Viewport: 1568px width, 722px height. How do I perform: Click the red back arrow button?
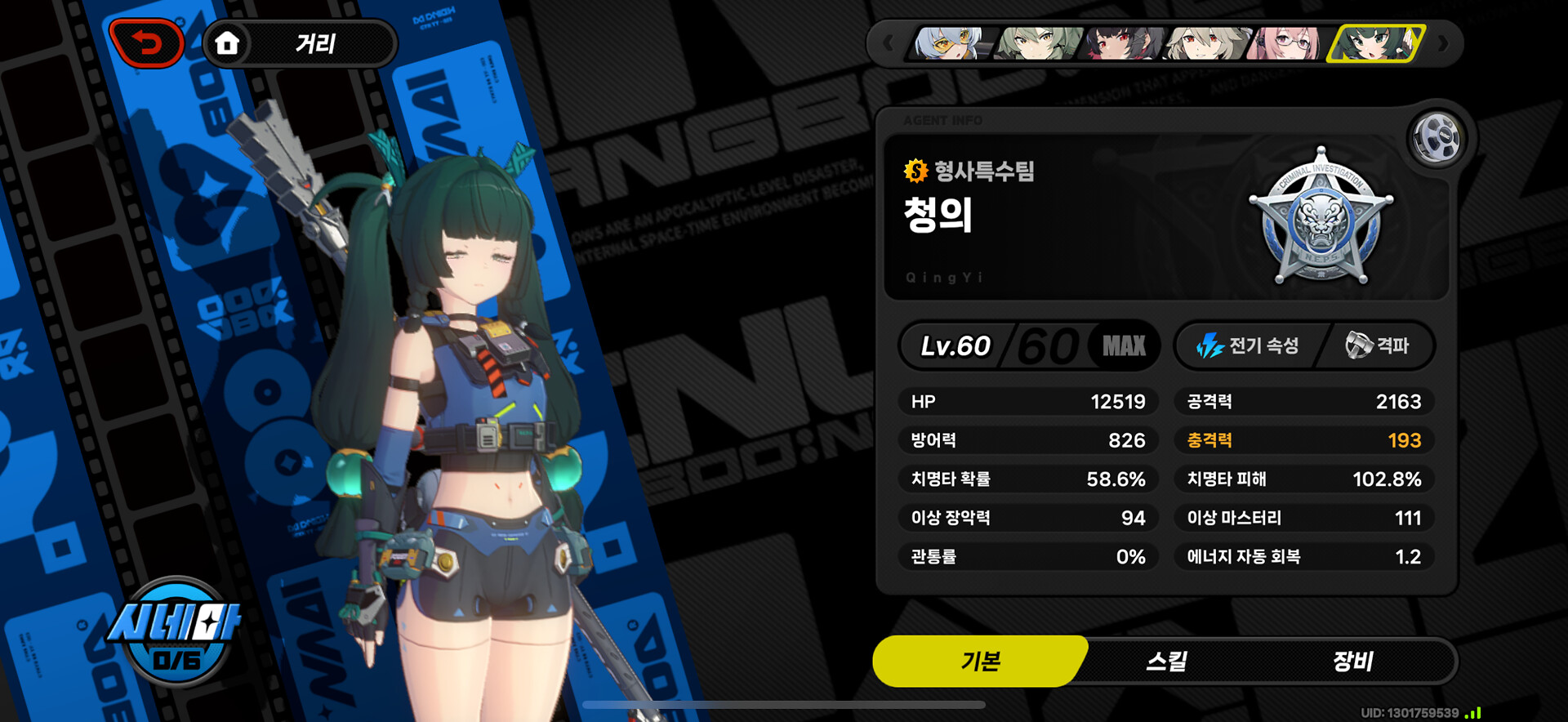click(147, 43)
